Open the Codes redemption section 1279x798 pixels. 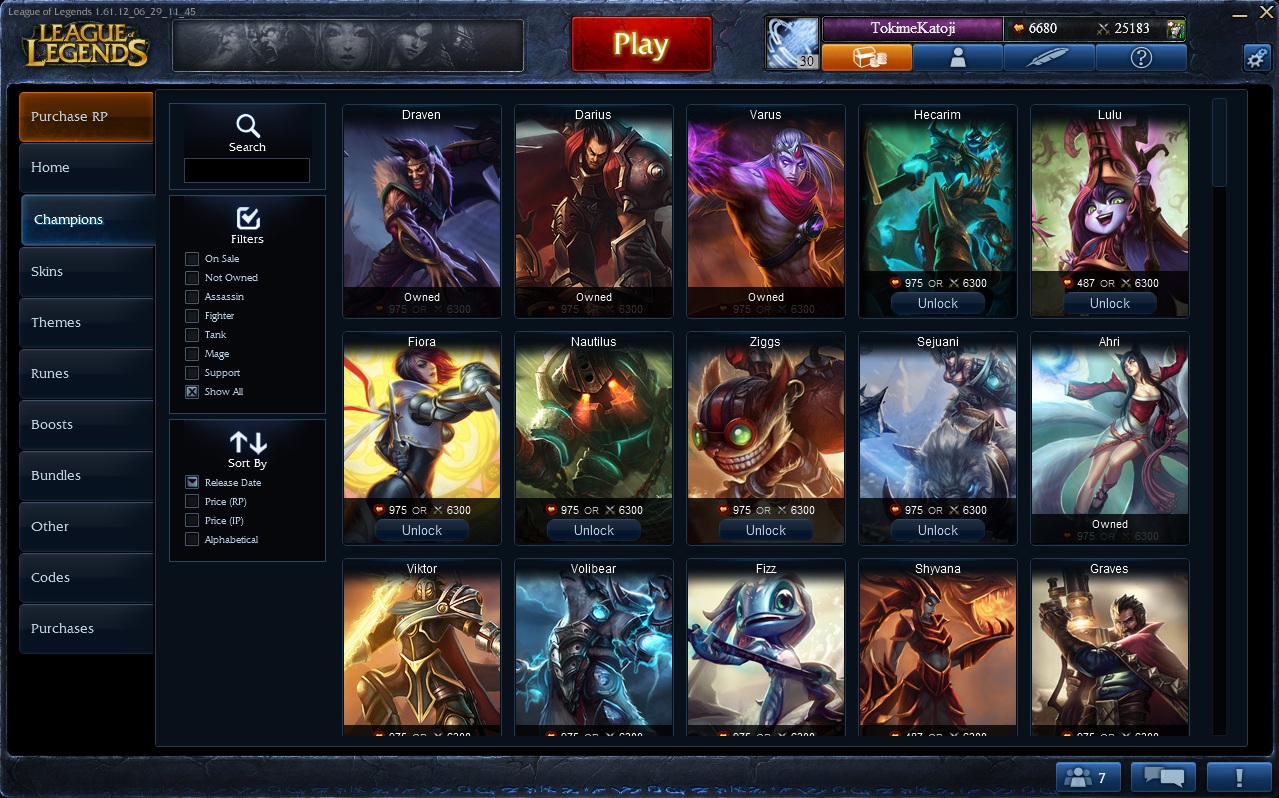[x=86, y=577]
